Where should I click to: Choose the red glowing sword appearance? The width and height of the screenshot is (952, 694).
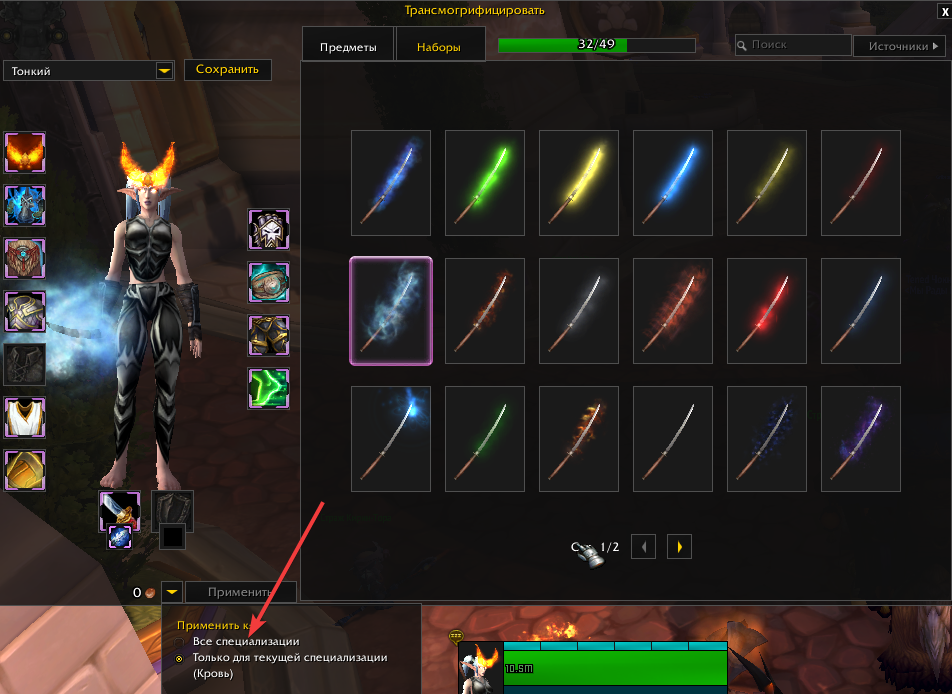(766, 310)
